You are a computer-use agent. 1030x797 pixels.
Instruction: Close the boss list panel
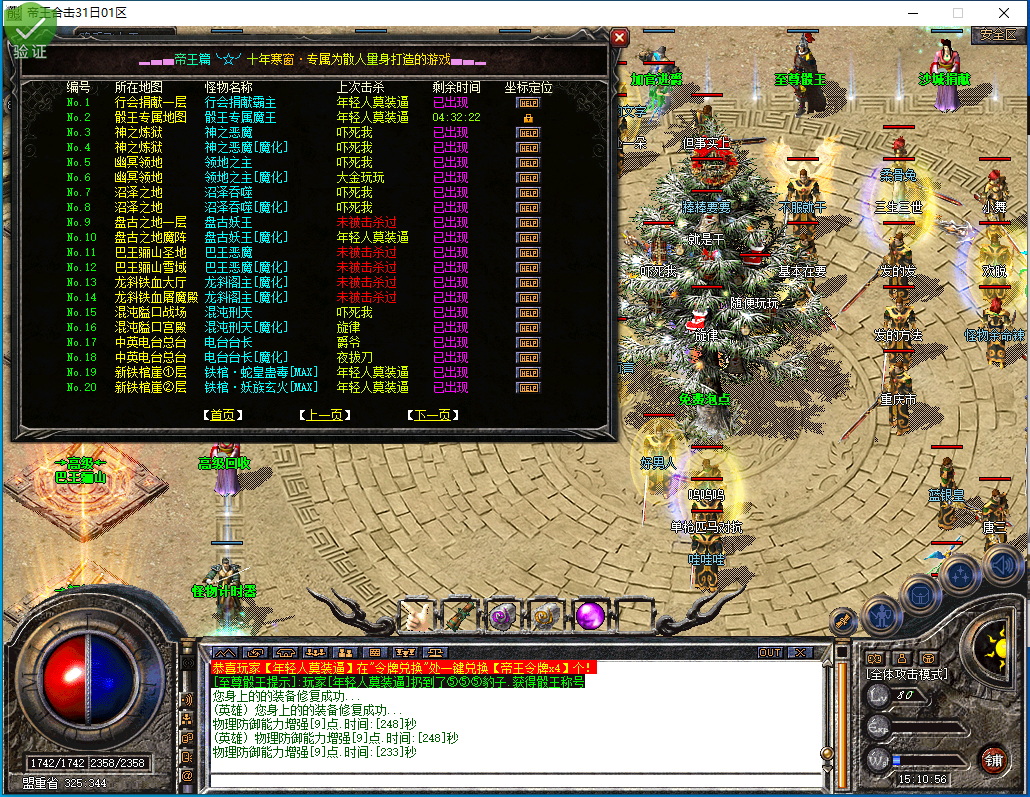(x=620, y=38)
